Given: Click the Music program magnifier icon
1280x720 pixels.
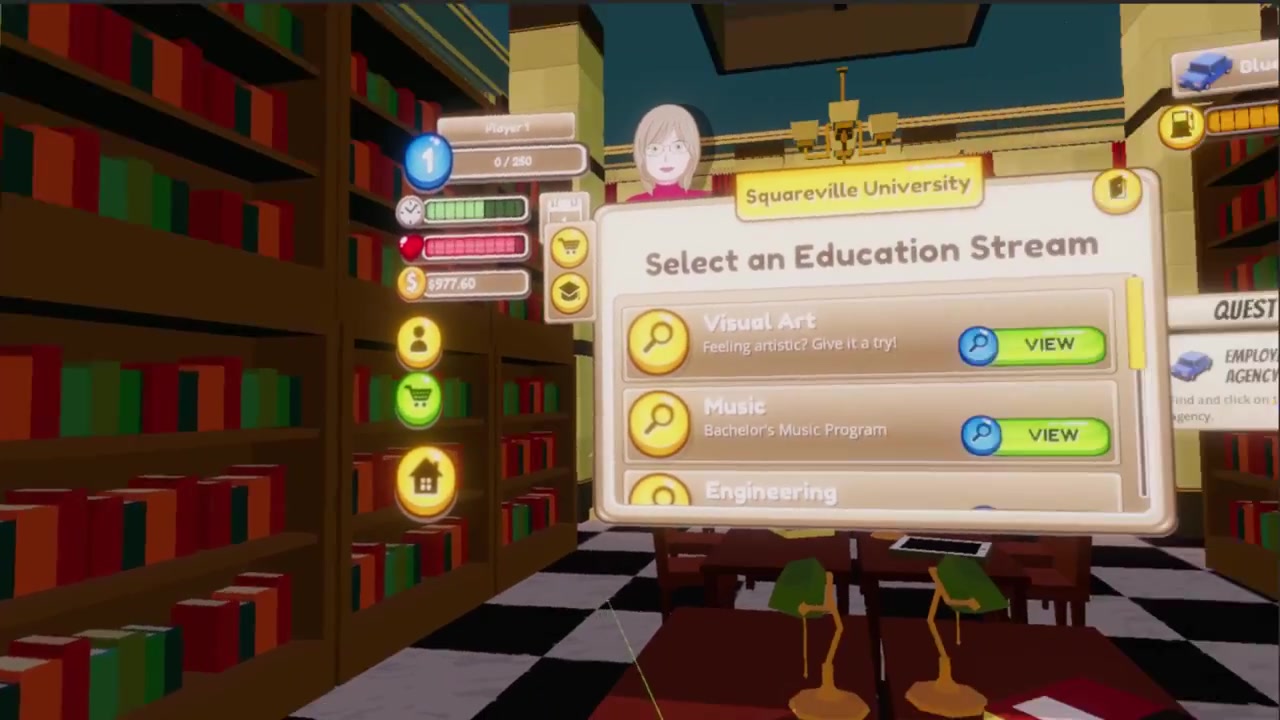Looking at the screenshot, I should click(x=659, y=425).
